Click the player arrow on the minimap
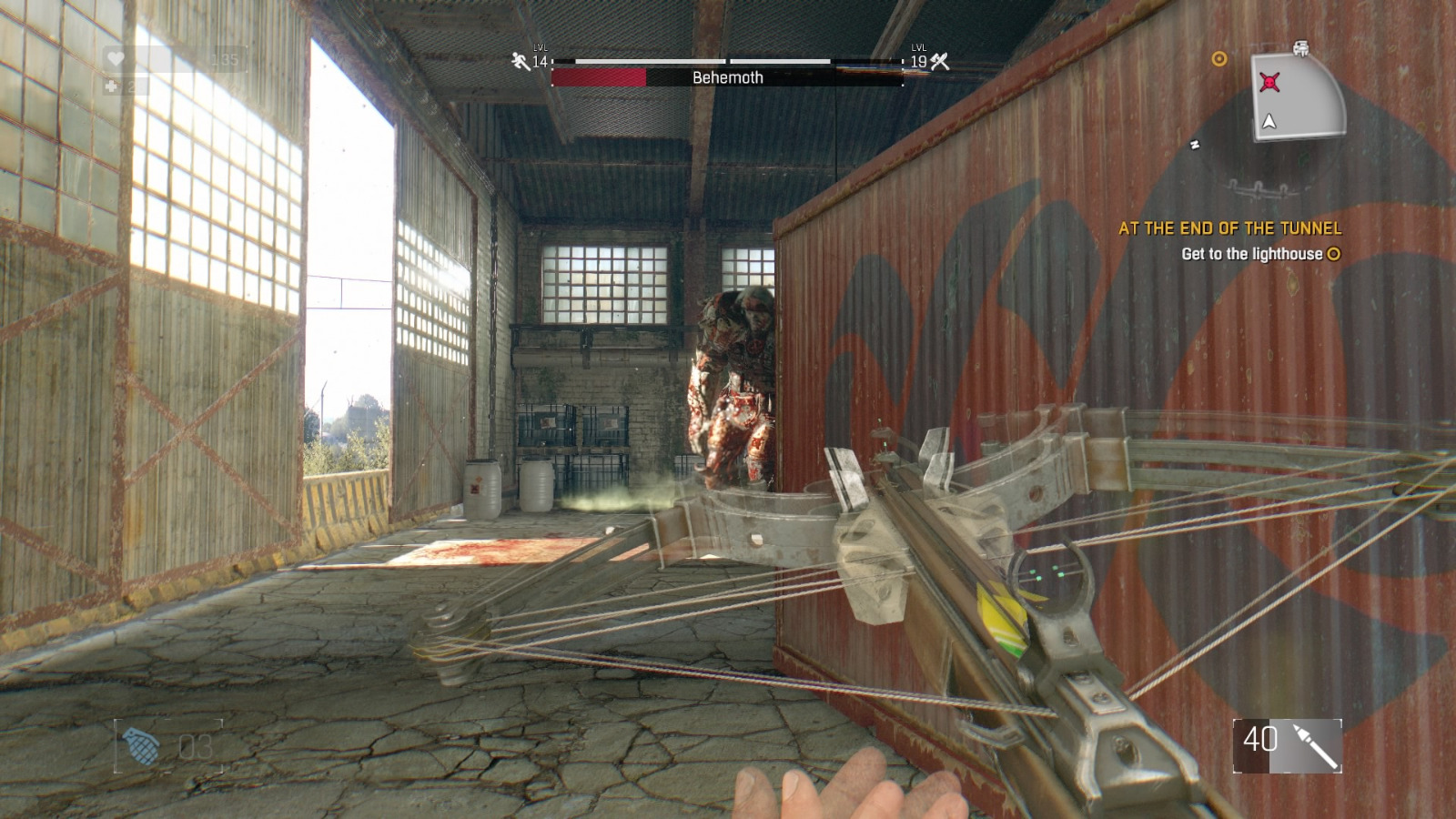The image size is (1456, 819). (x=1269, y=121)
